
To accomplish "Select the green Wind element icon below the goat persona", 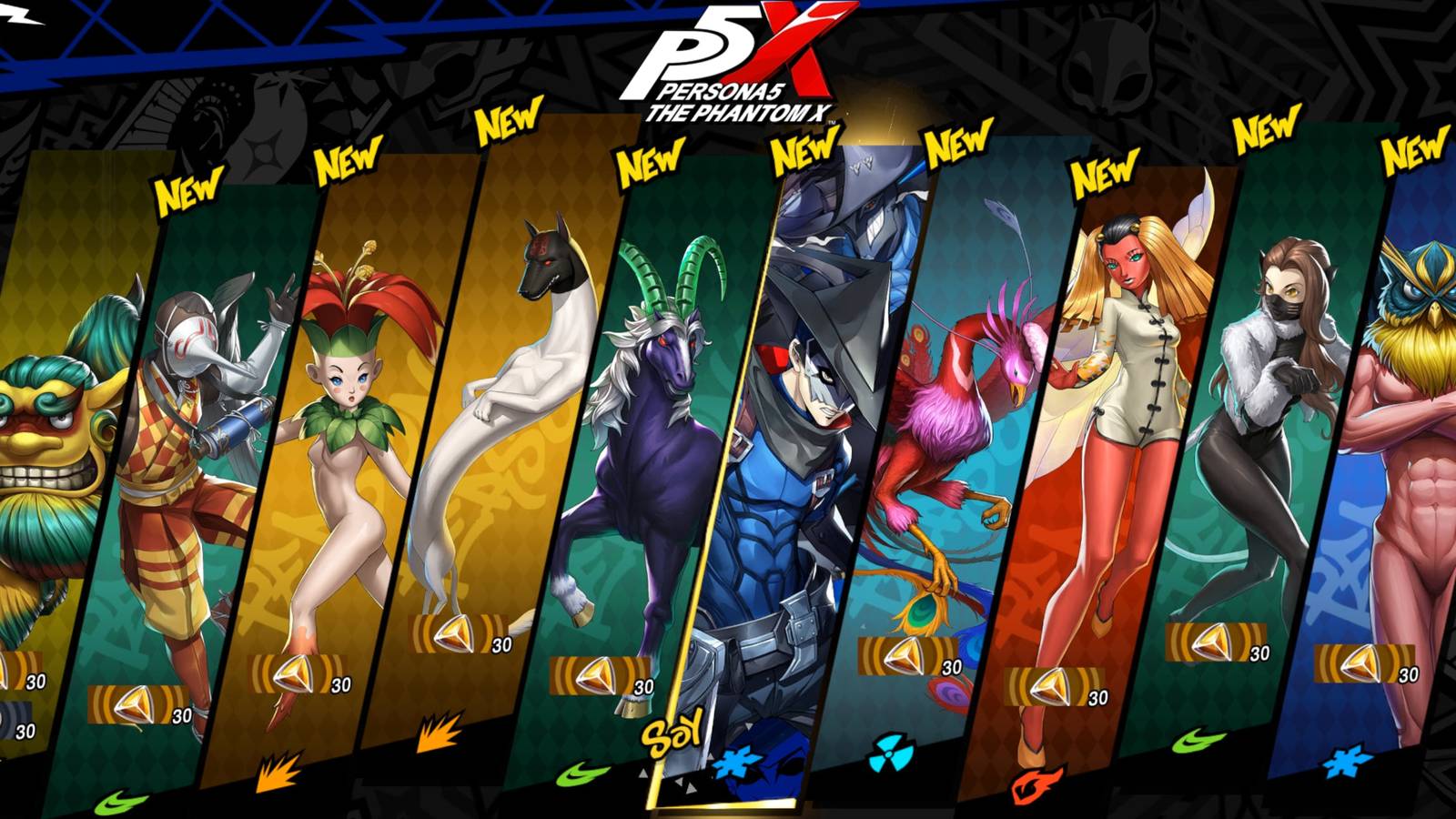I will click(574, 769).
